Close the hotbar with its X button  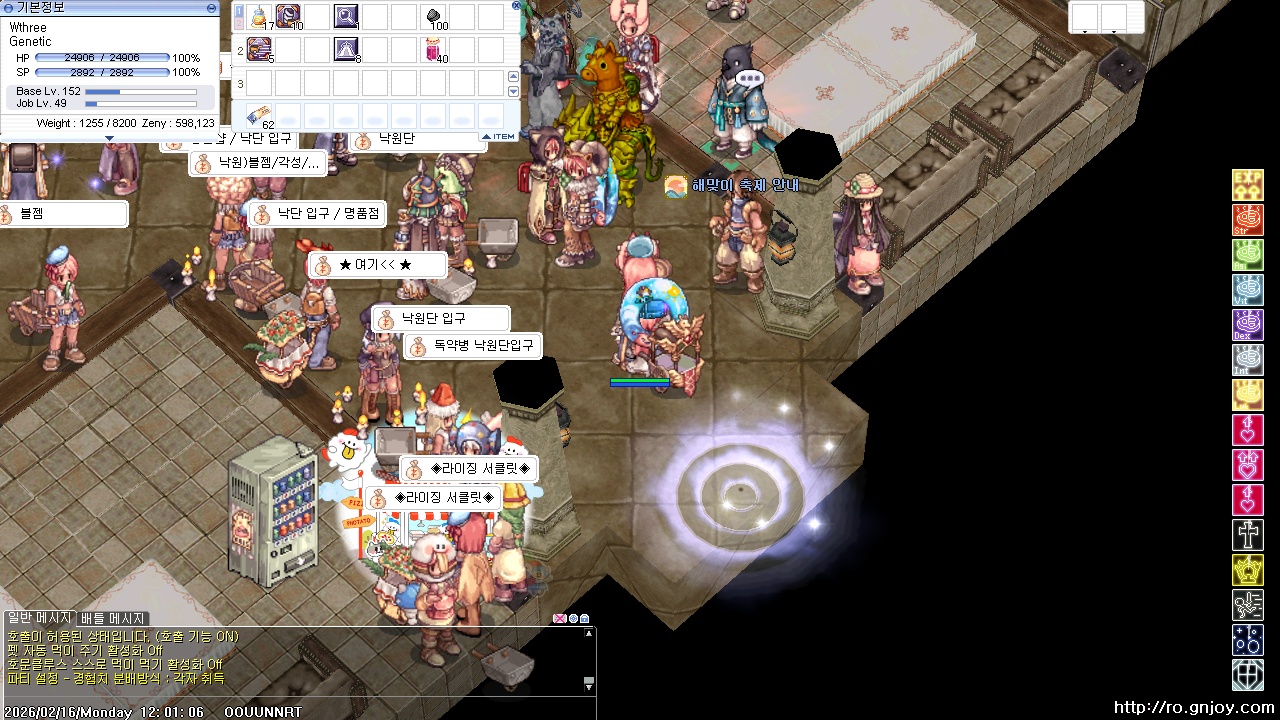pos(516,5)
